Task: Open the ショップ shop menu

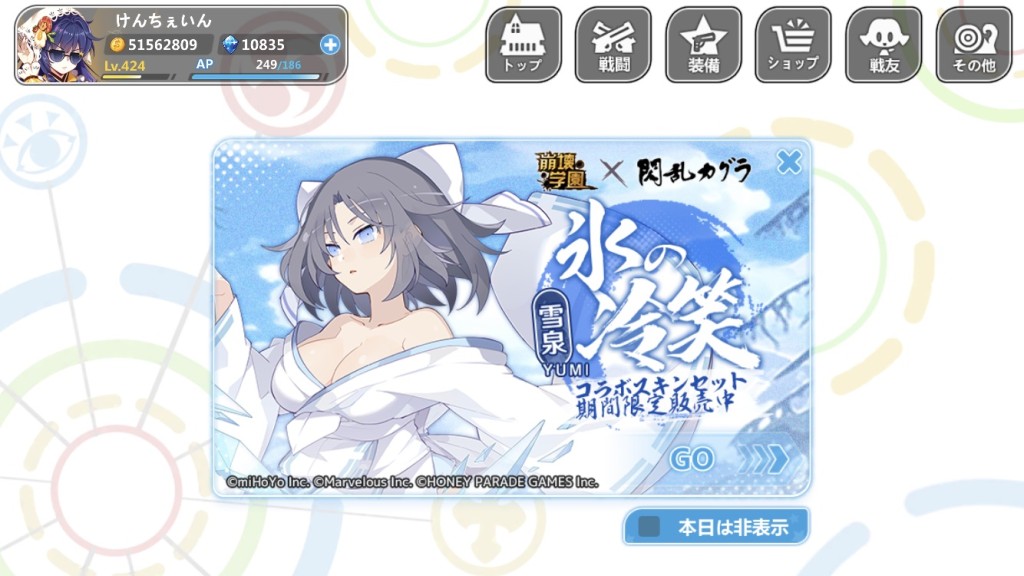Action: click(x=793, y=45)
